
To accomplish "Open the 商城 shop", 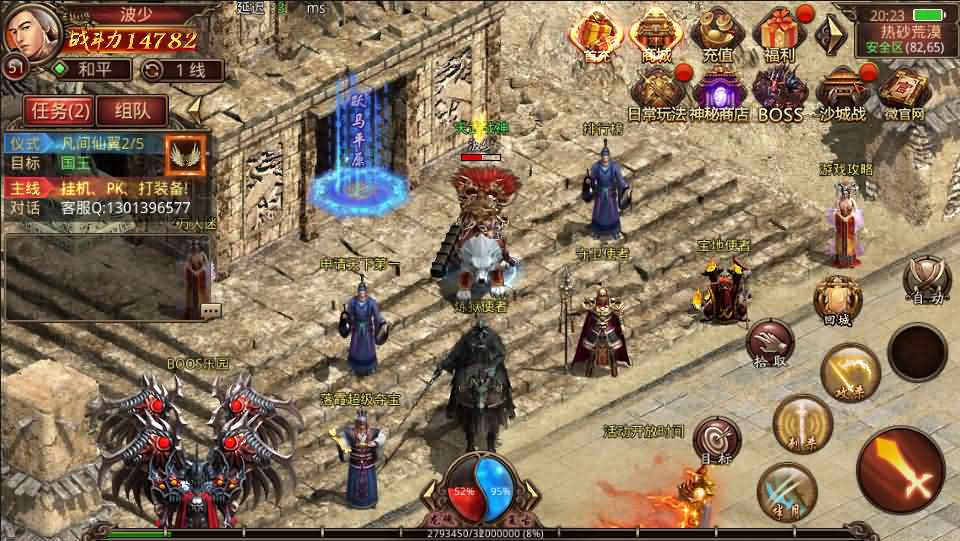I will [657, 36].
